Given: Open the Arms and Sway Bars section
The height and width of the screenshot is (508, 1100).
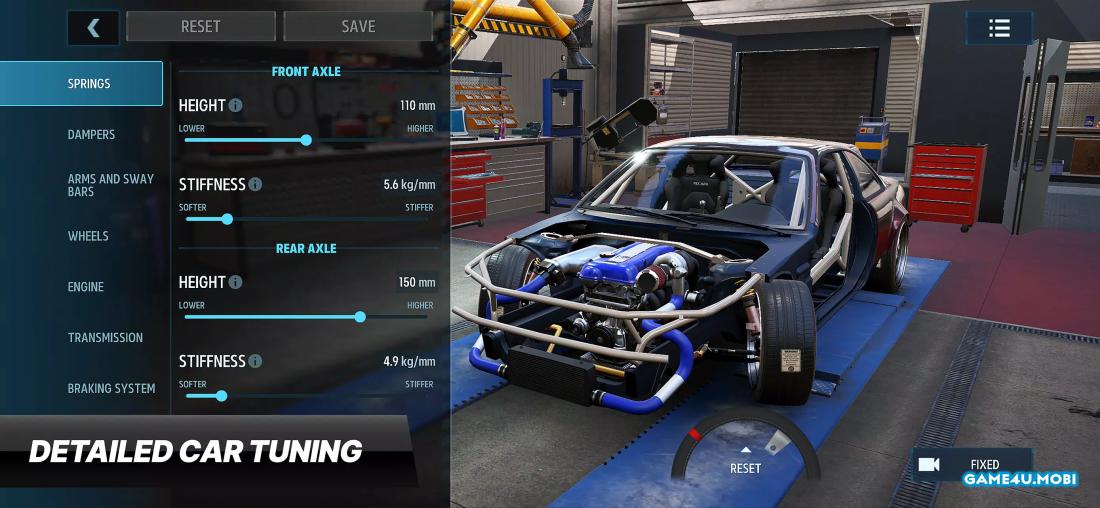Looking at the screenshot, I should click(110, 185).
